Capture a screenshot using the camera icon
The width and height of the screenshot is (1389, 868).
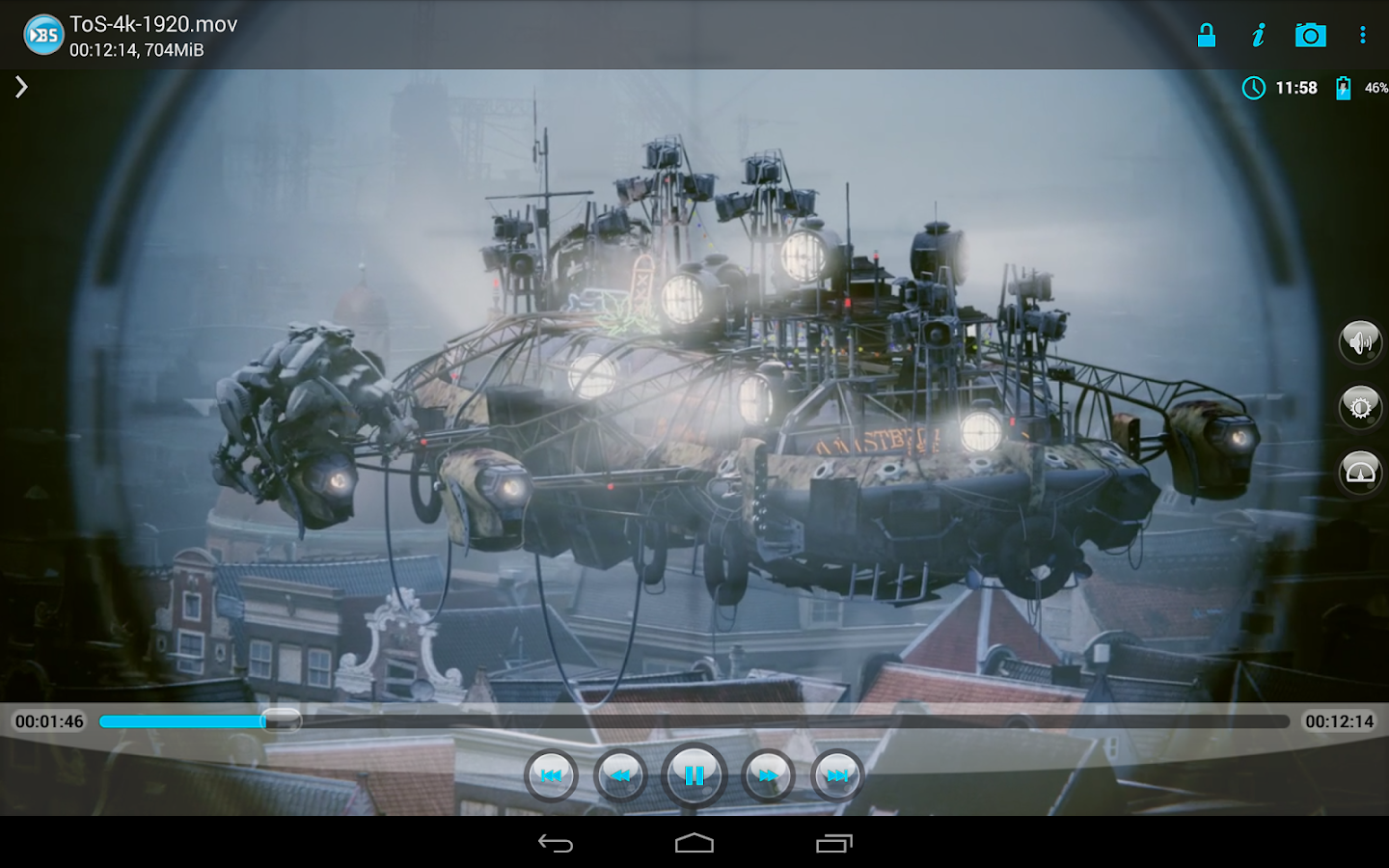point(1311,35)
